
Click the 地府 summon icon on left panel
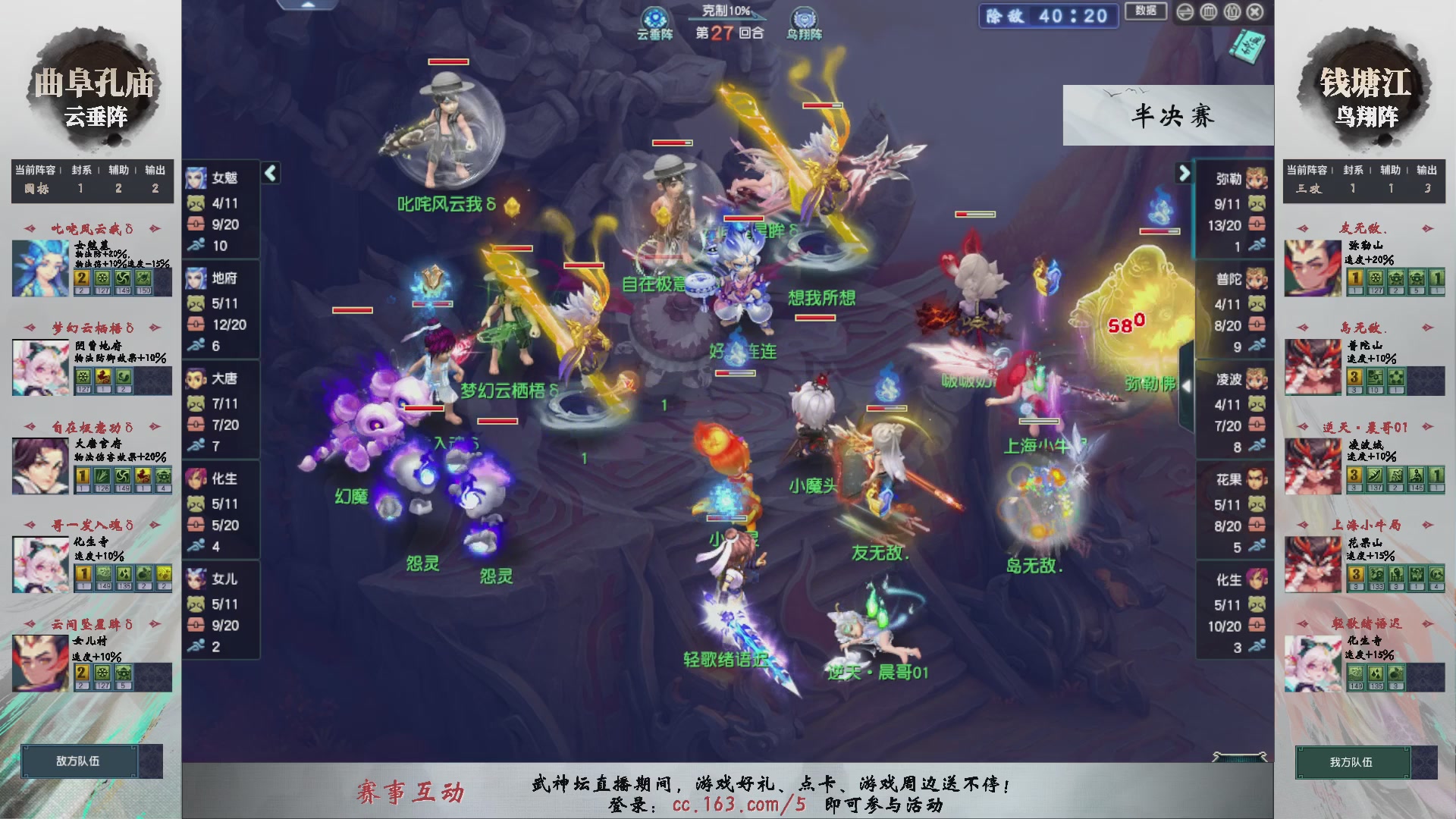(196, 278)
